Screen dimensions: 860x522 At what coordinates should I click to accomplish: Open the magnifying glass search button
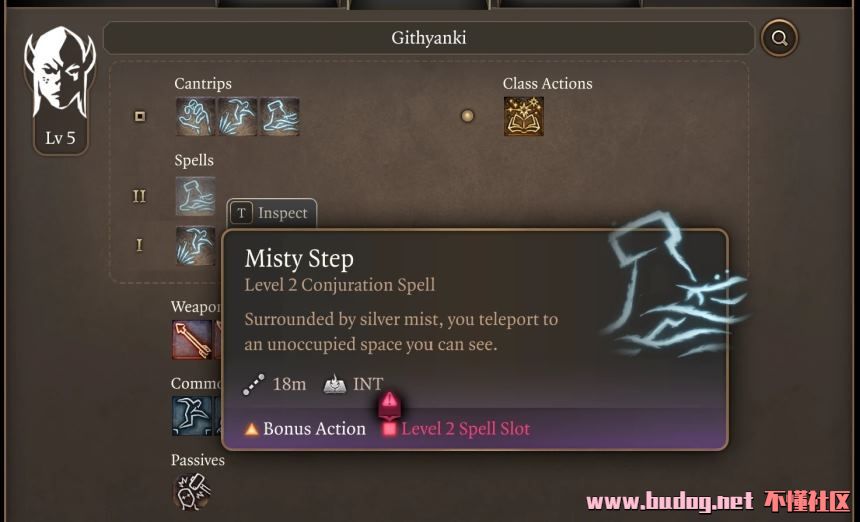779,39
